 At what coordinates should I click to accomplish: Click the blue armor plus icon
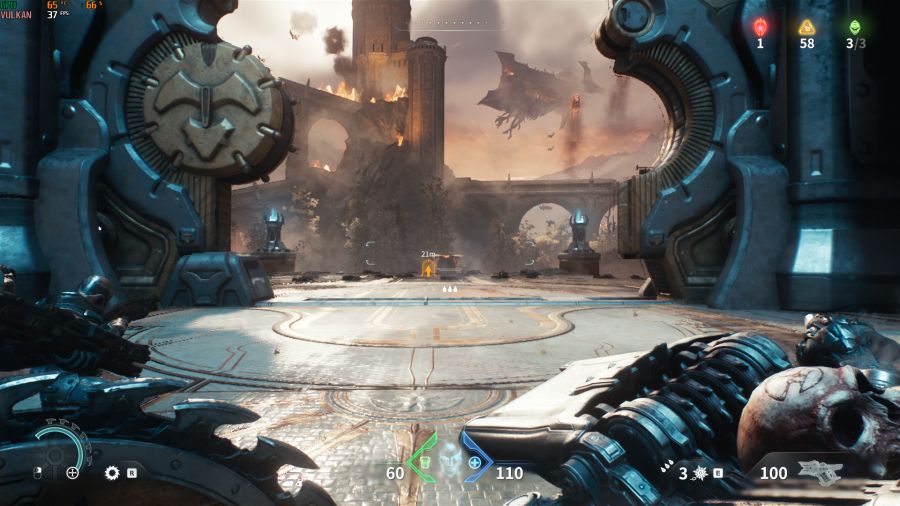[474, 463]
